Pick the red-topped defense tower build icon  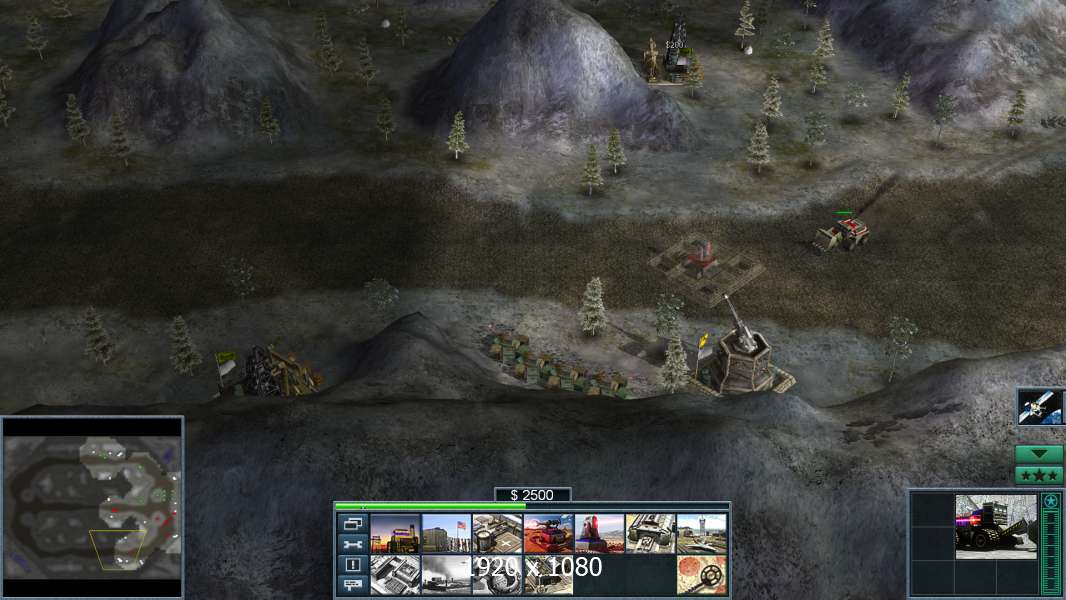coord(599,534)
